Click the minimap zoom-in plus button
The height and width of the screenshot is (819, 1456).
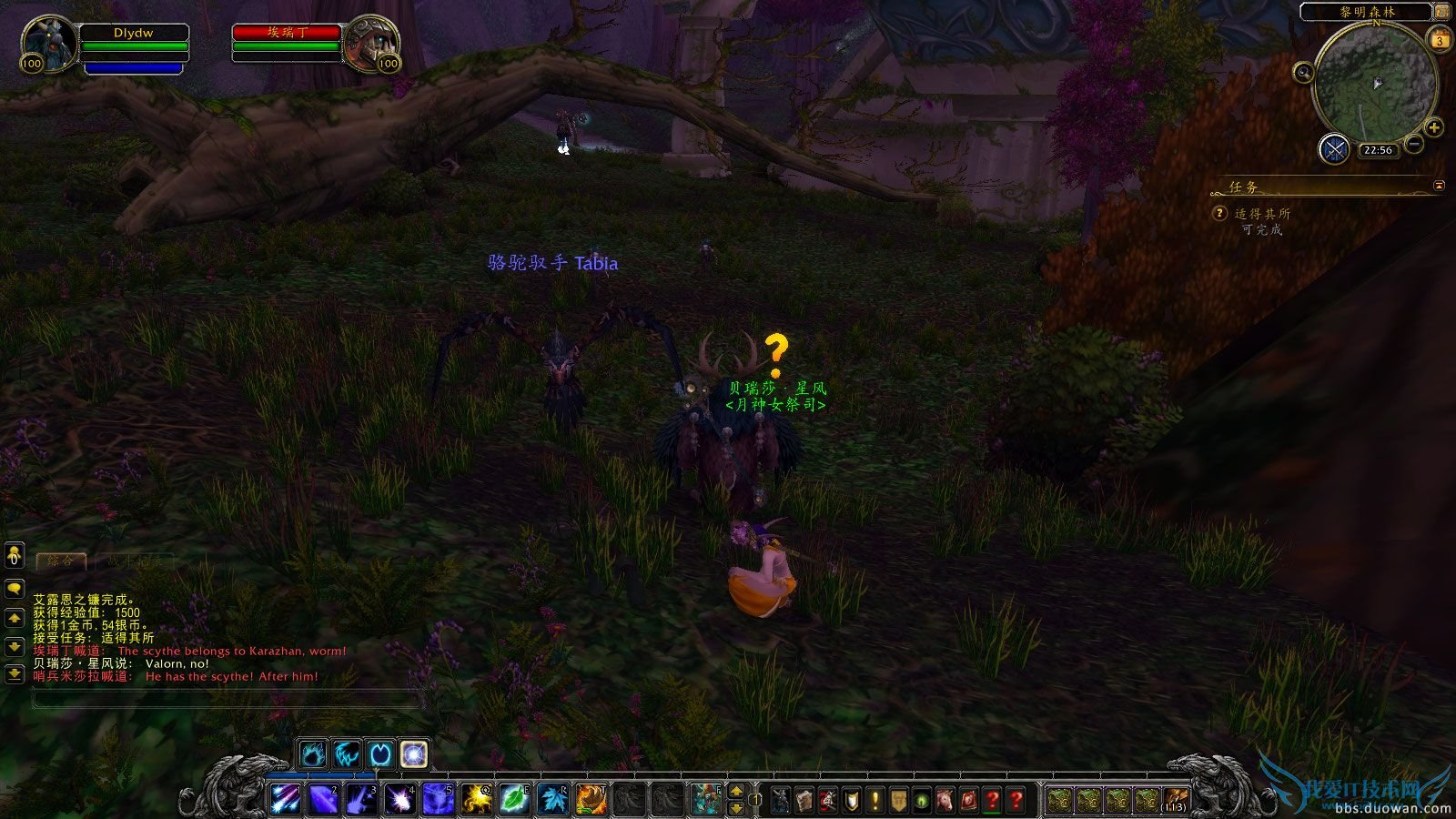pyautogui.click(x=1433, y=127)
